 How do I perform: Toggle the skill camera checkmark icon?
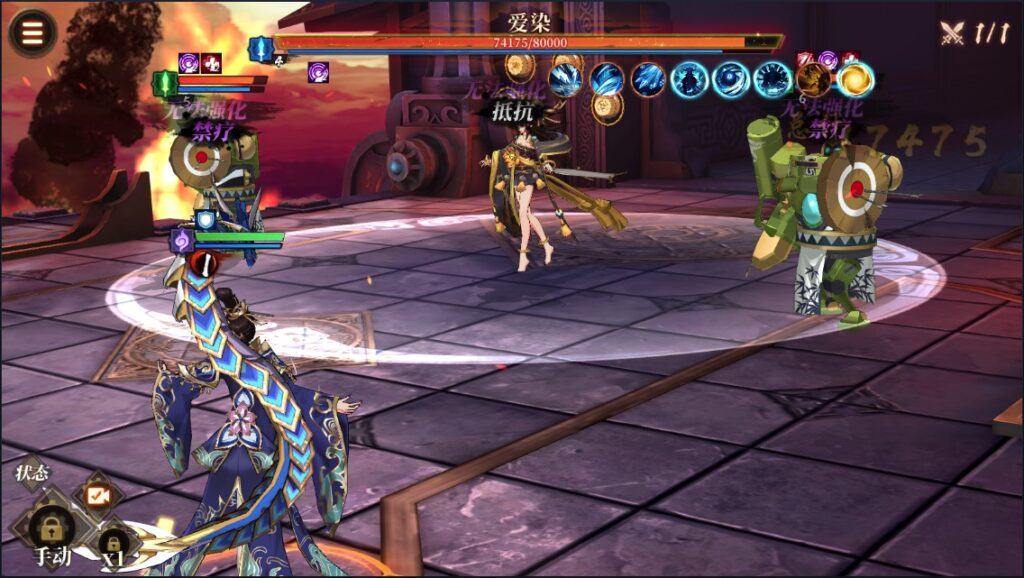[x=98, y=494]
